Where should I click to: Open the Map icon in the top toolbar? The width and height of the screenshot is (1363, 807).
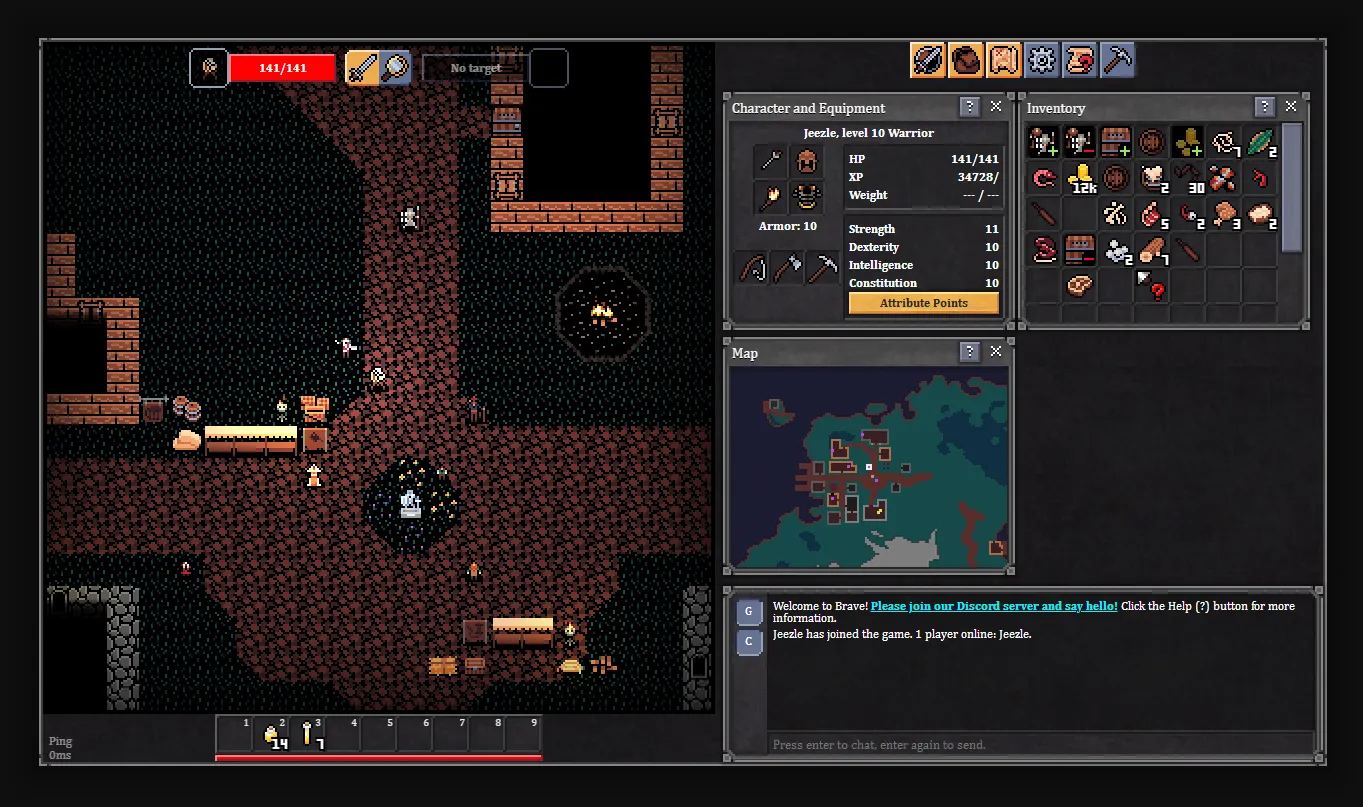click(x=1004, y=59)
